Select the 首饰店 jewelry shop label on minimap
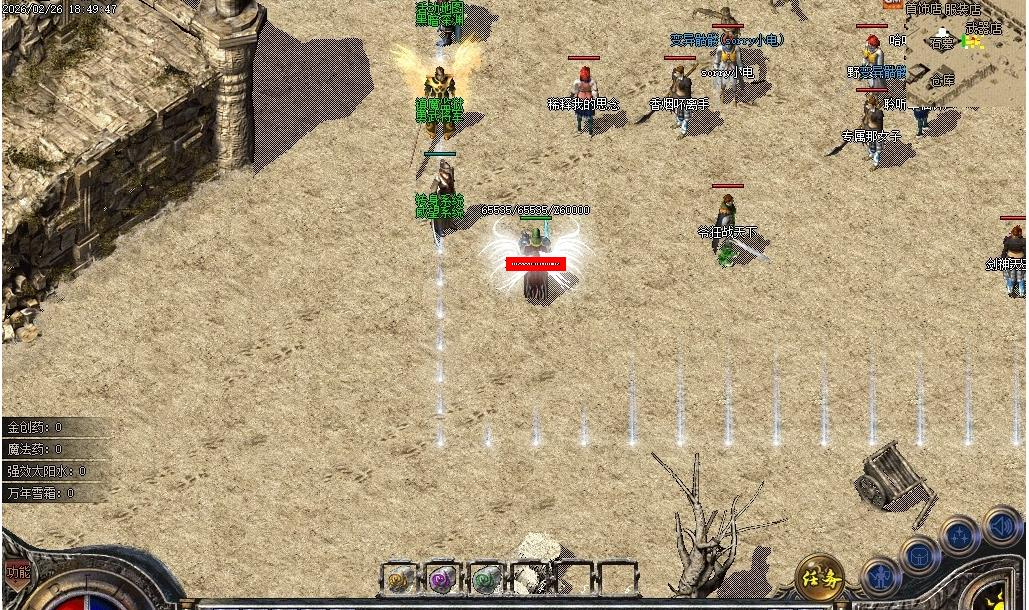 coord(923,9)
